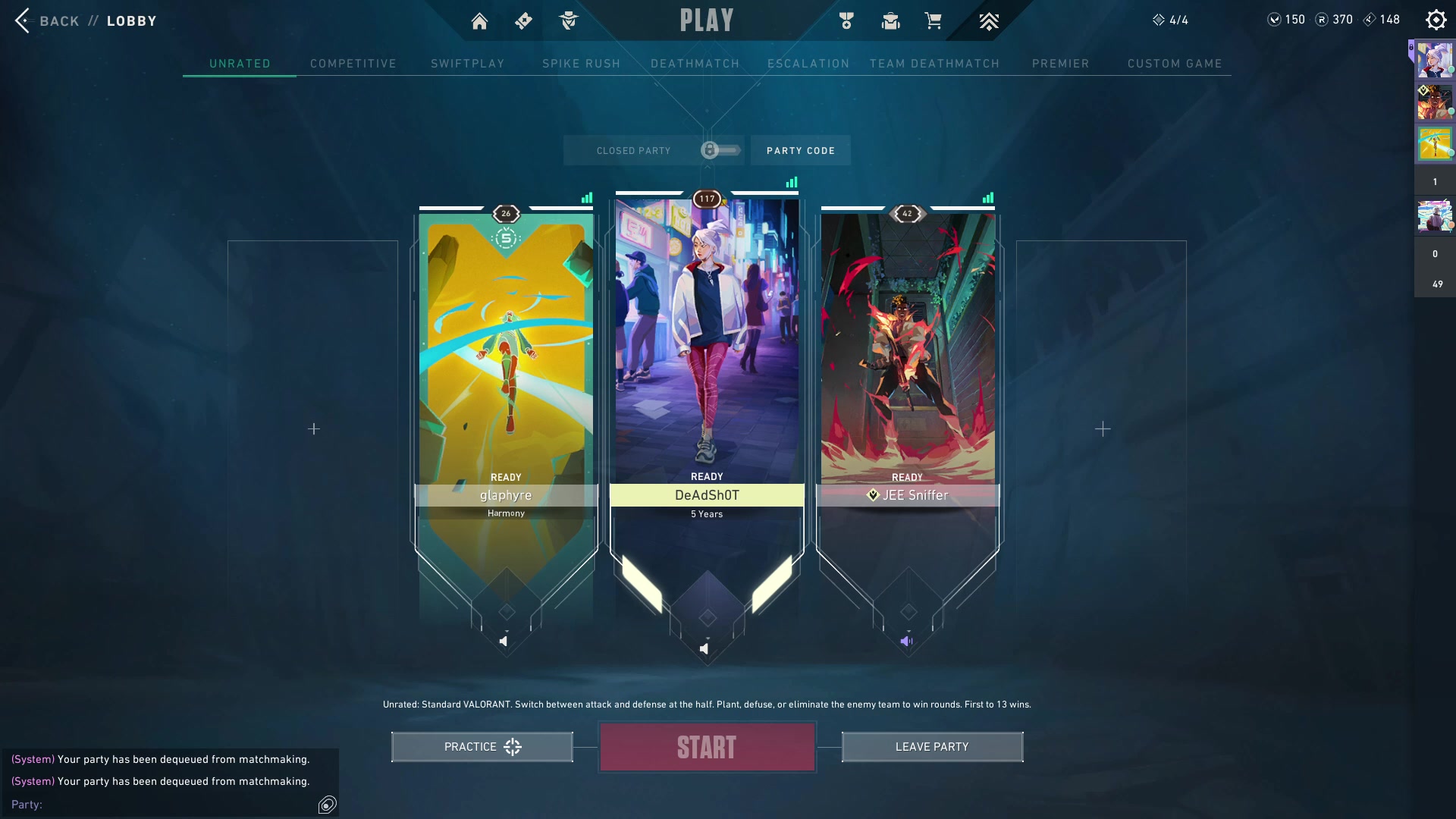The image size is (1456, 819).
Task: Select the Swiftplay mode tab
Action: [467, 64]
